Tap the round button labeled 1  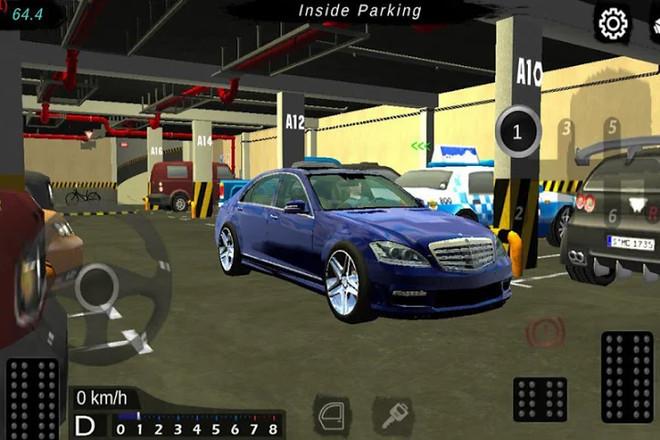(x=517, y=132)
